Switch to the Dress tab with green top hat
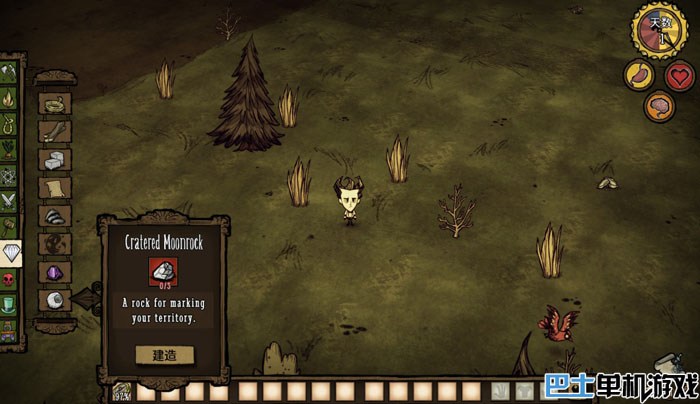This screenshot has width=700, height=404. 9,304
